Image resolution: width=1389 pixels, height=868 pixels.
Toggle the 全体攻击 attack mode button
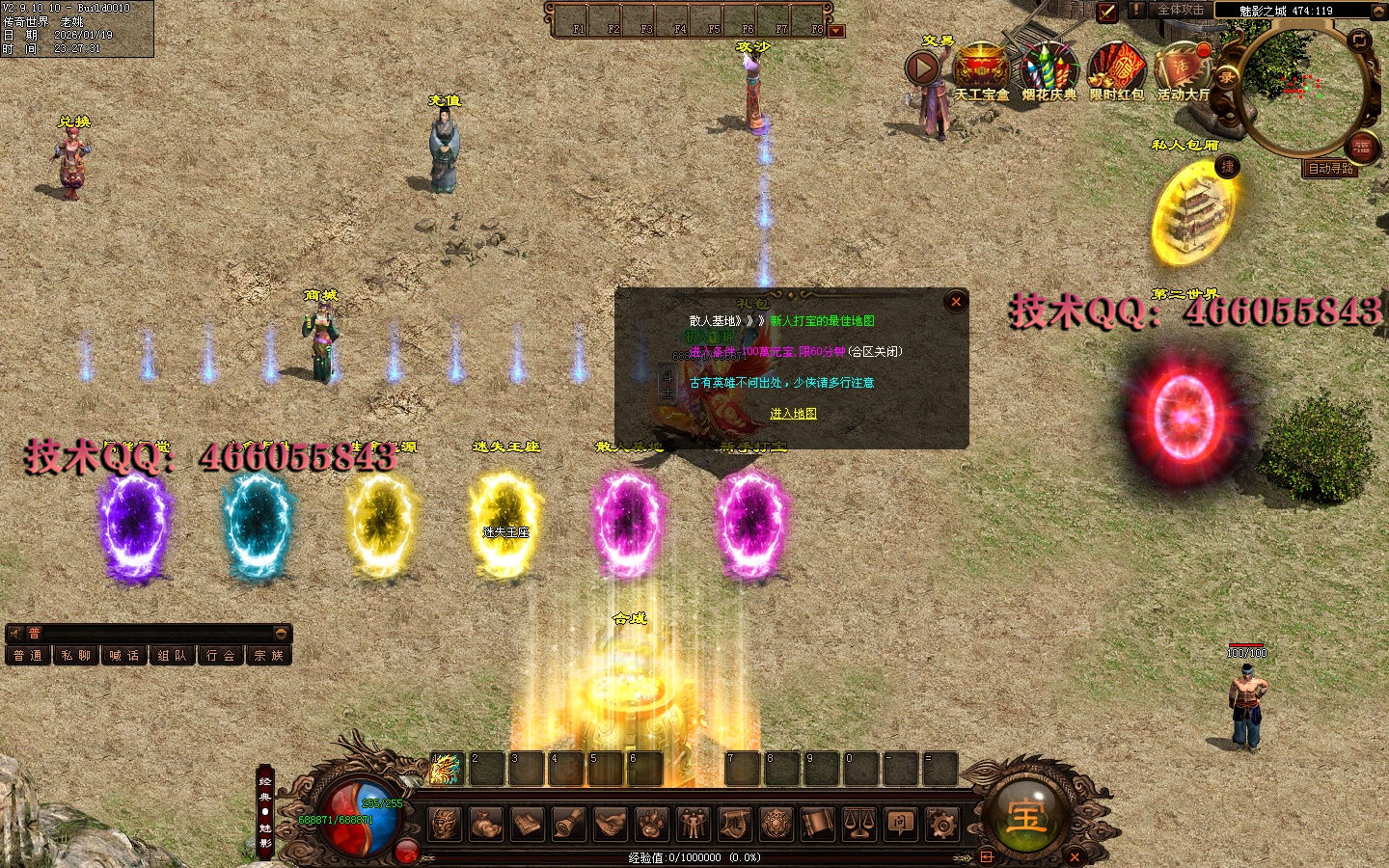[x=1180, y=10]
